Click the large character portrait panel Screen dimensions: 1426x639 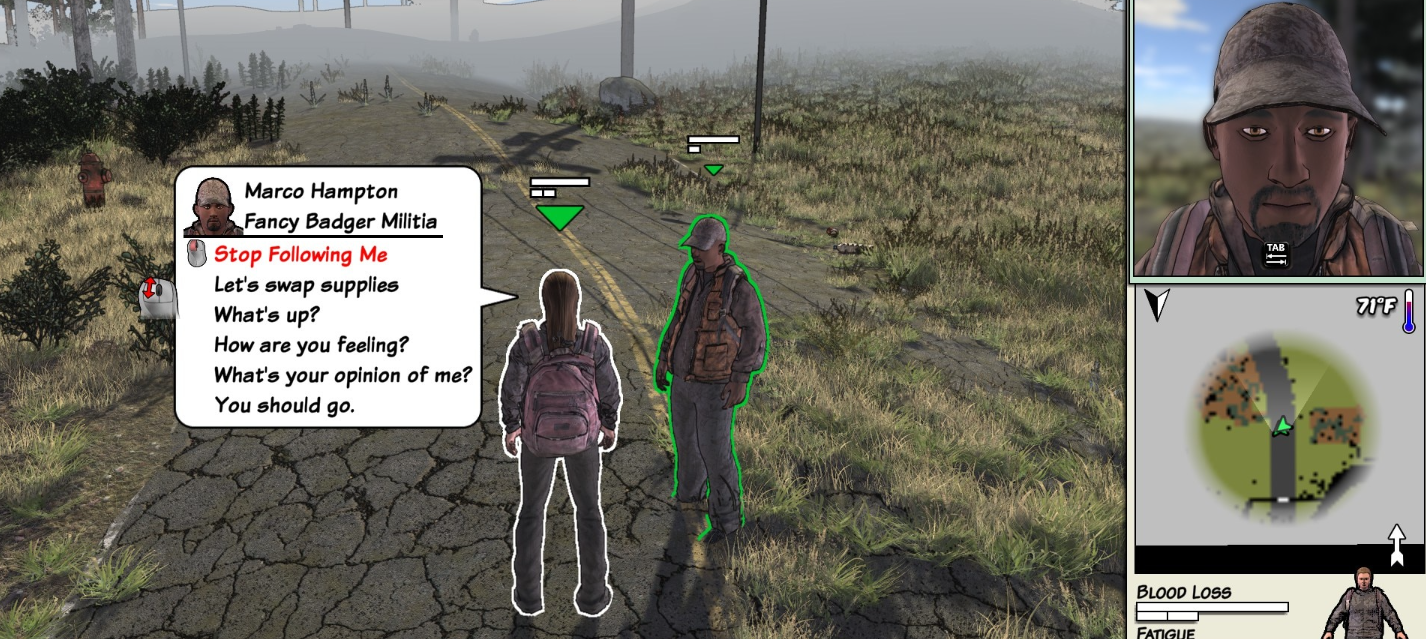coord(1277,138)
